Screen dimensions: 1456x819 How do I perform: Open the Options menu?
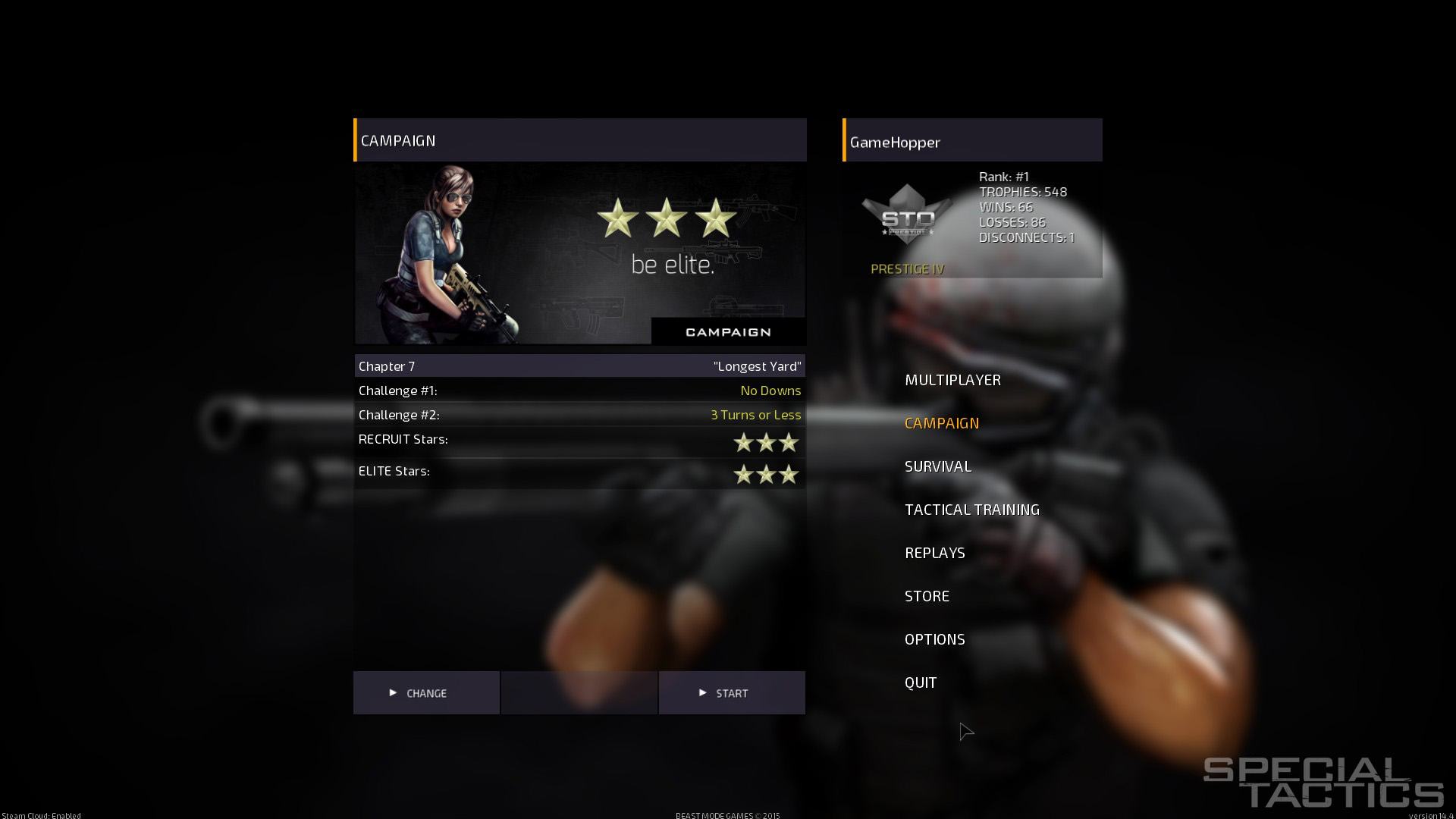click(934, 639)
